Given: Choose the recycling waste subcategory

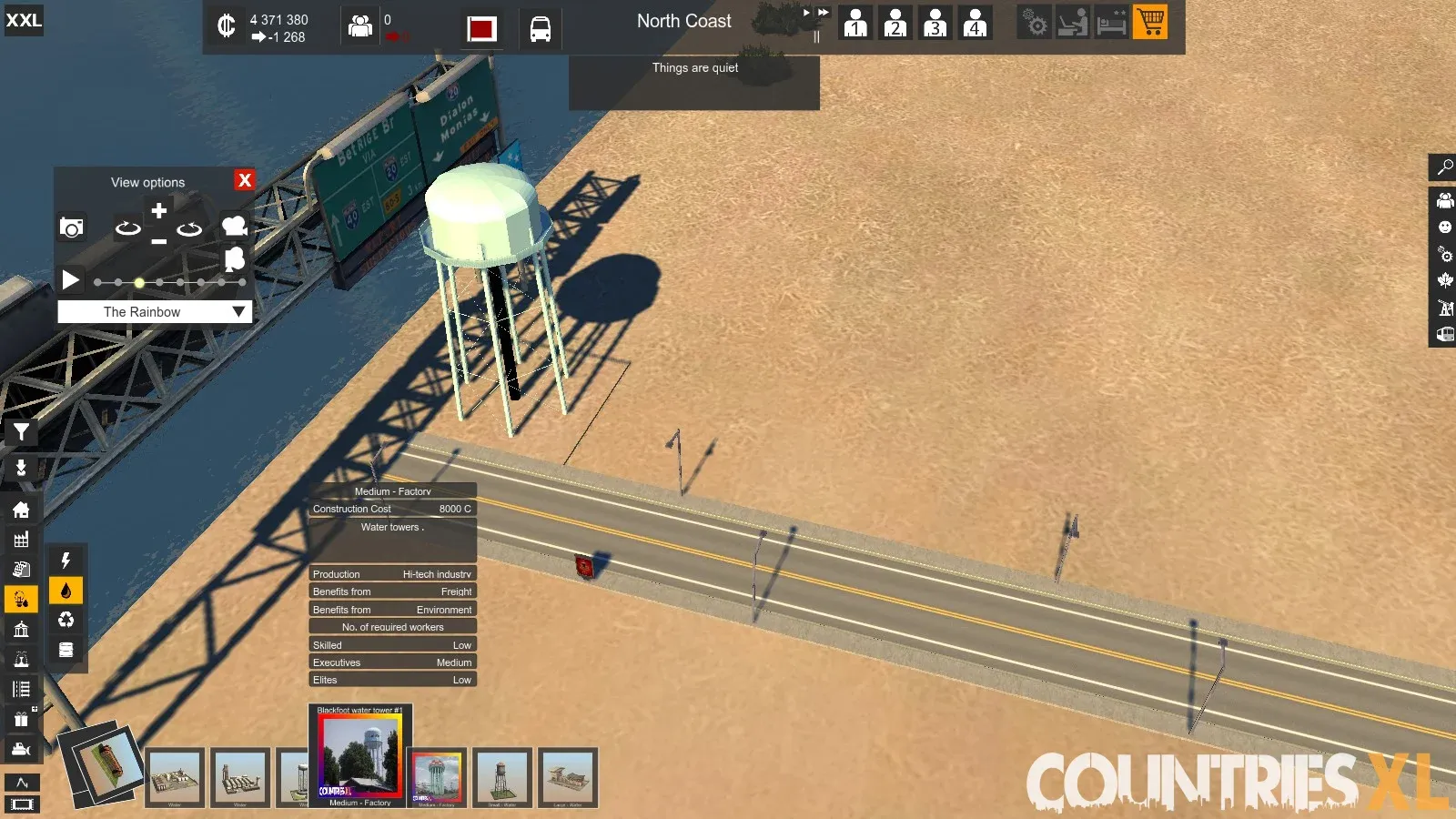Looking at the screenshot, I should (66, 620).
